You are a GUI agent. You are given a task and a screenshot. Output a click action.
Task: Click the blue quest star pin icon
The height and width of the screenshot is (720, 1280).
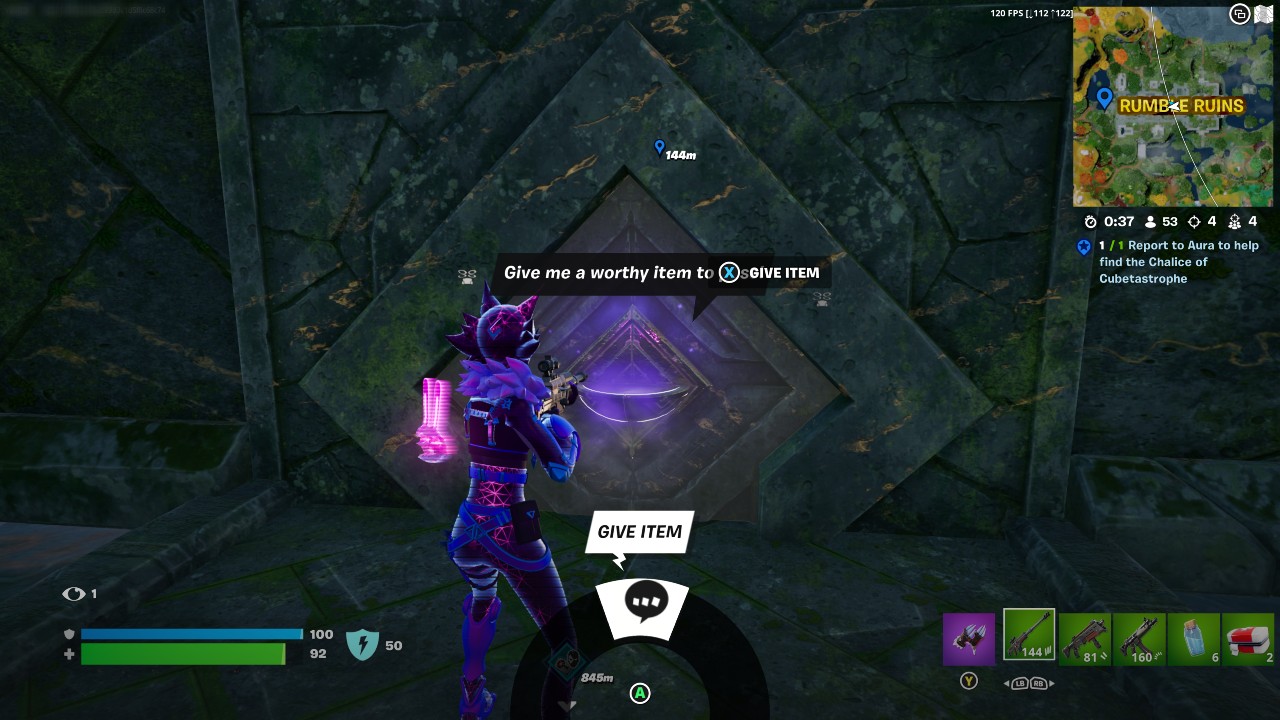[x=1084, y=247]
